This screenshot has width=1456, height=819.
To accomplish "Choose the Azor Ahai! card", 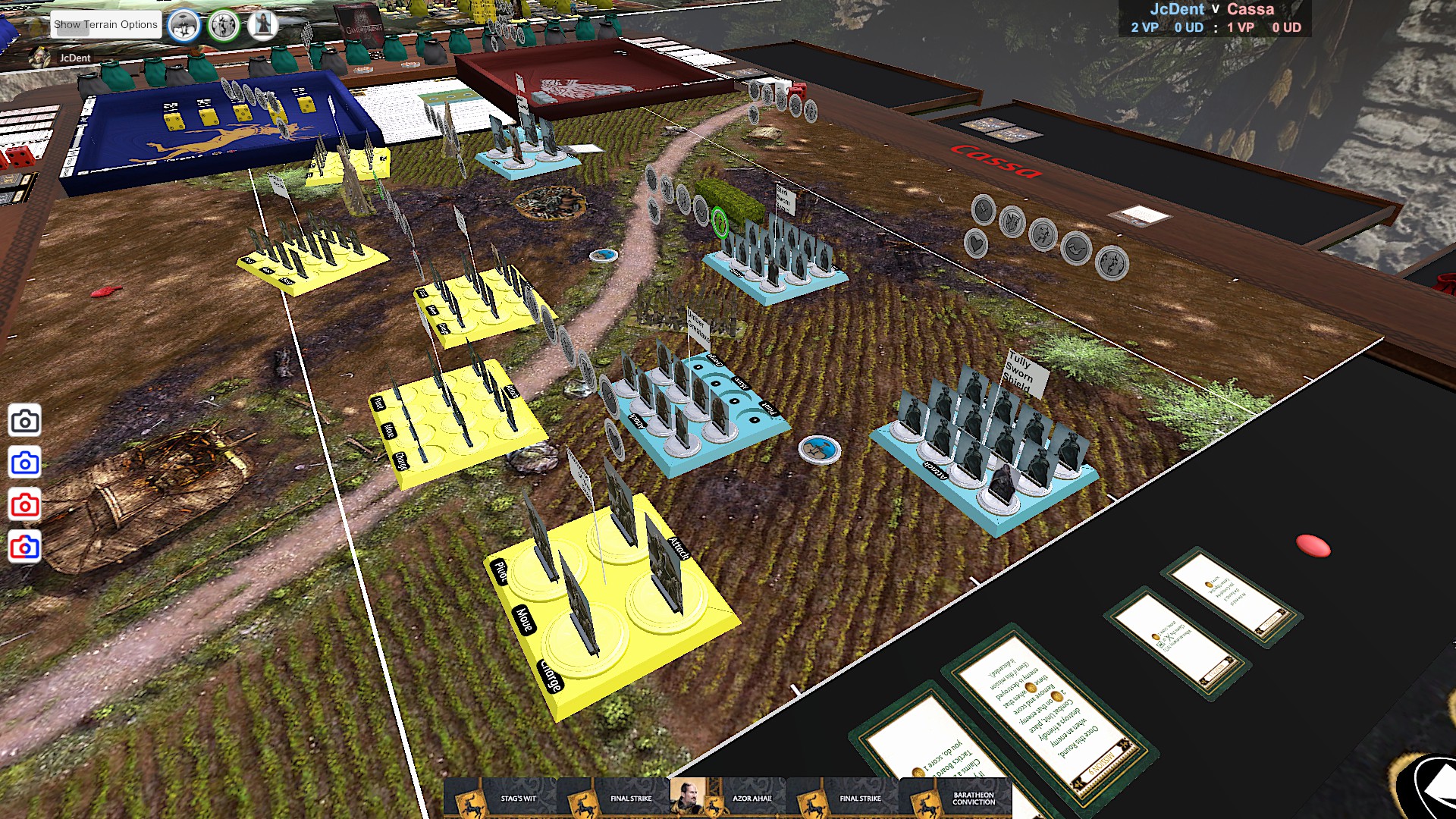I will [728, 799].
